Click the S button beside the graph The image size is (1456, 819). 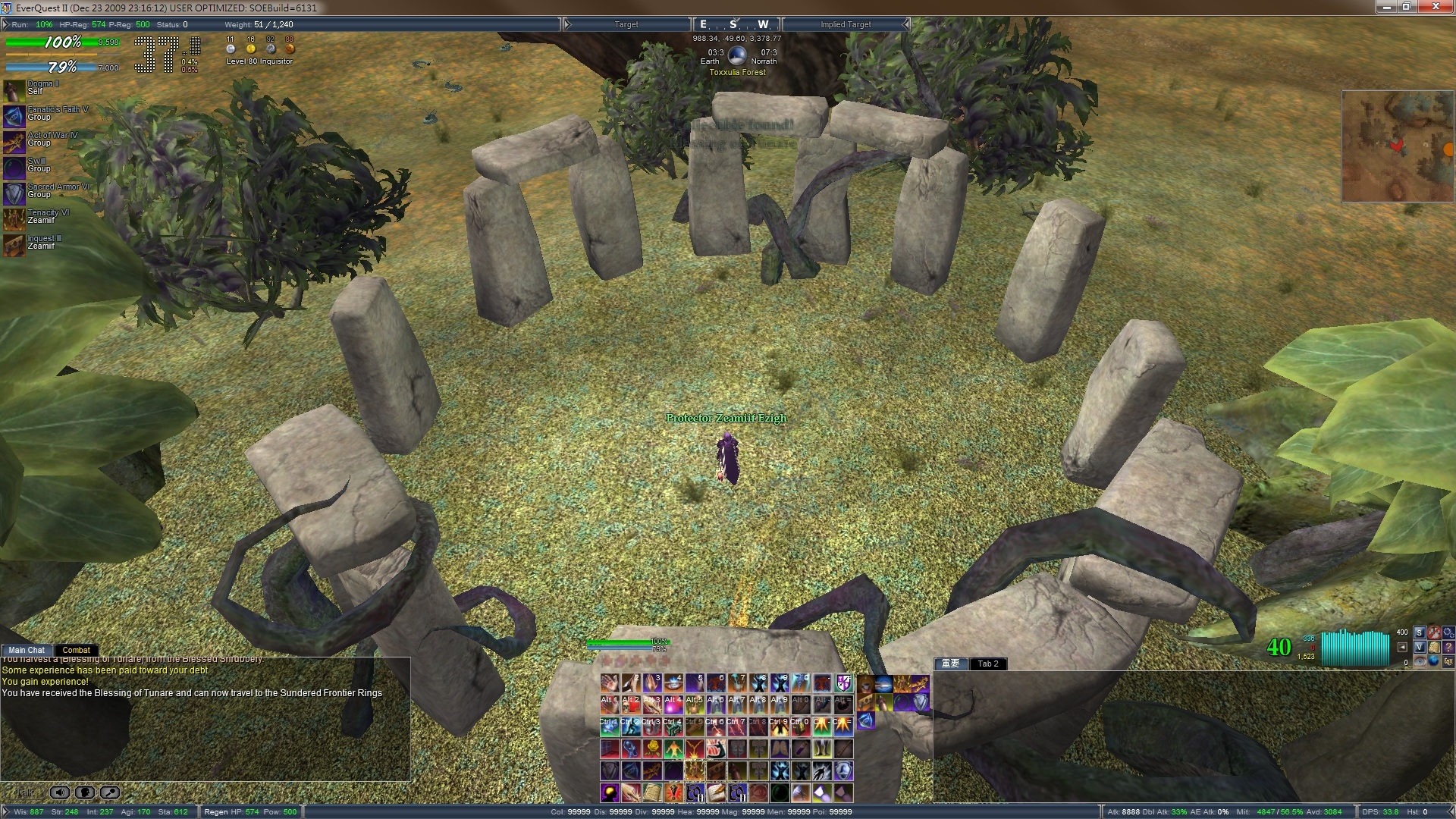click(x=1419, y=632)
